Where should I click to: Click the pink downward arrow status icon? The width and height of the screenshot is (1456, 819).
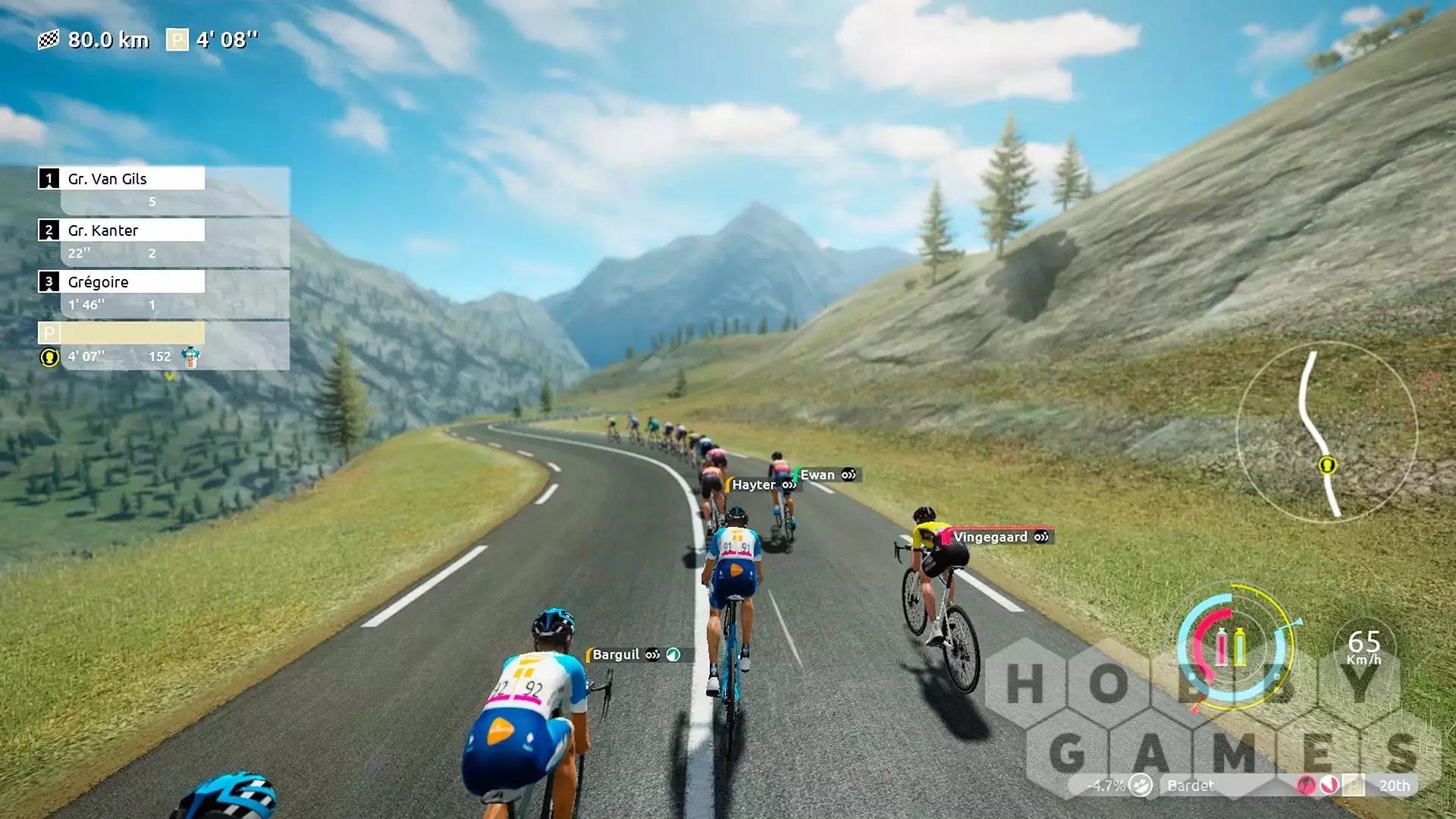[1329, 786]
